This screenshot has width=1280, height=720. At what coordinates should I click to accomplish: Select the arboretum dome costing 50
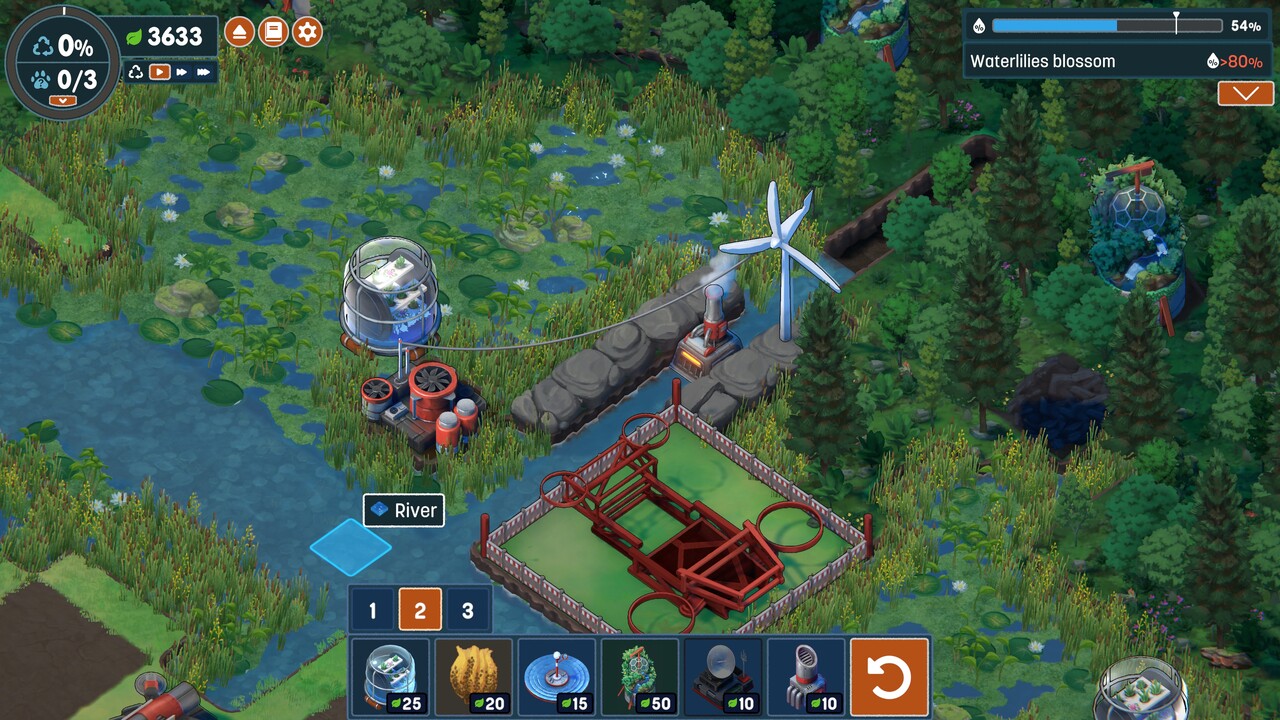point(640,678)
